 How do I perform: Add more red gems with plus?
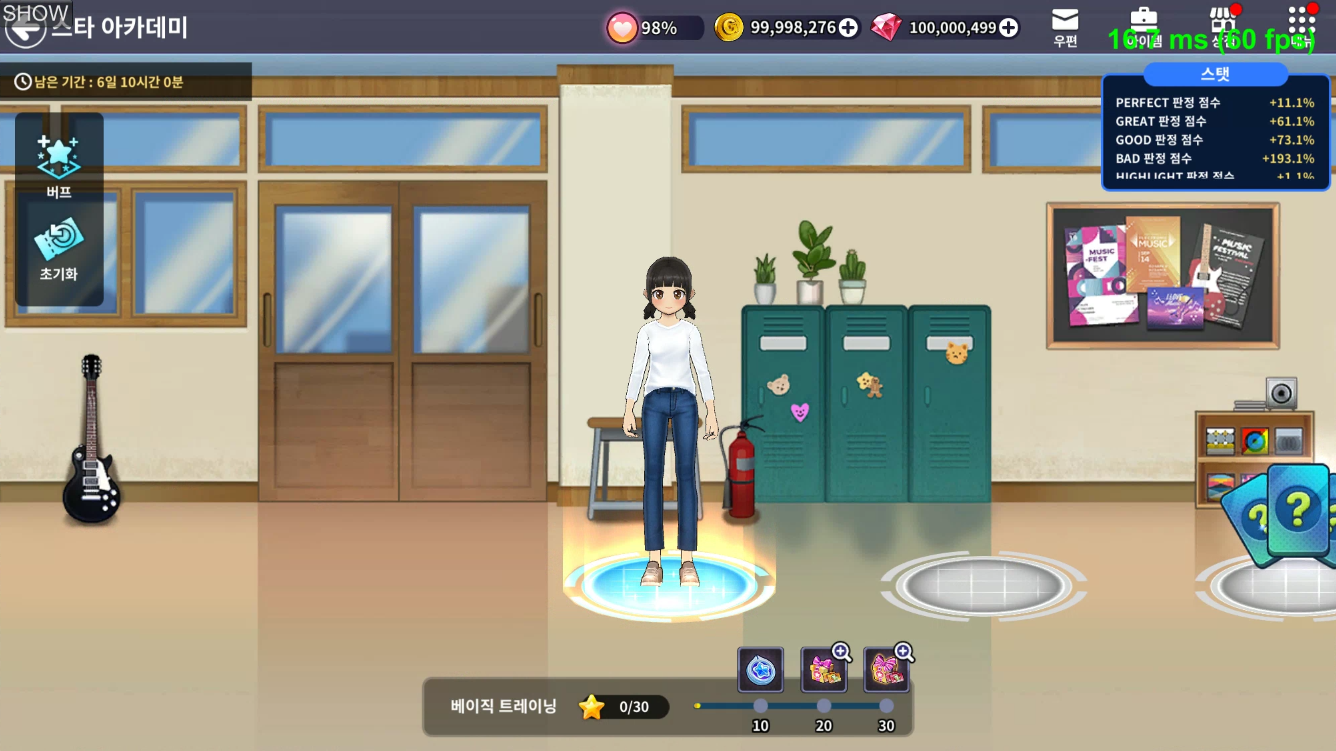point(1008,28)
